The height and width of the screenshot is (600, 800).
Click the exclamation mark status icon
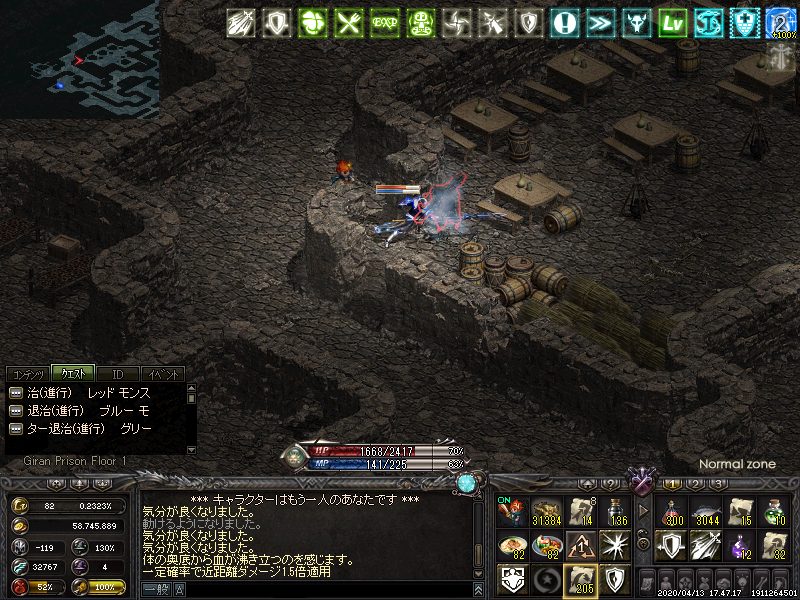[x=565, y=23]
